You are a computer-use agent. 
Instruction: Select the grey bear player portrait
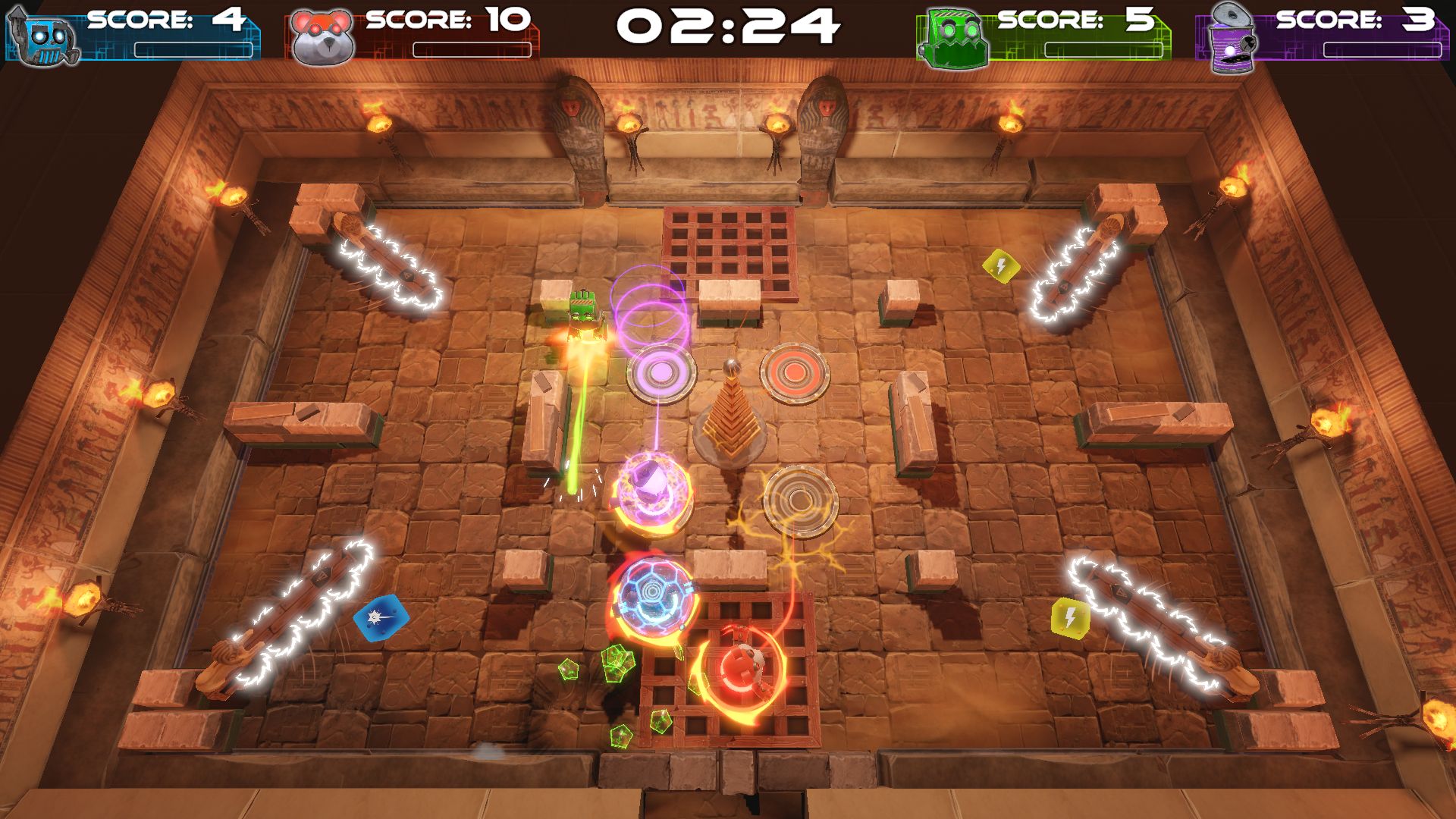(x=322, y=36)
